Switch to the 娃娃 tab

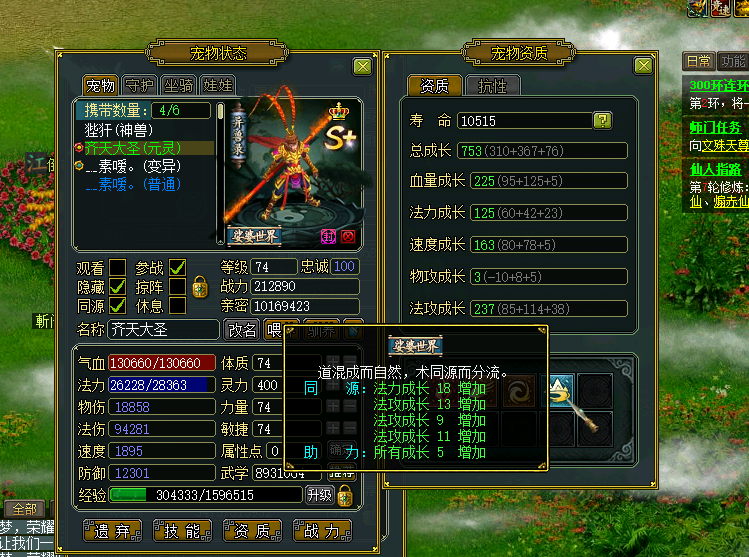217,86
